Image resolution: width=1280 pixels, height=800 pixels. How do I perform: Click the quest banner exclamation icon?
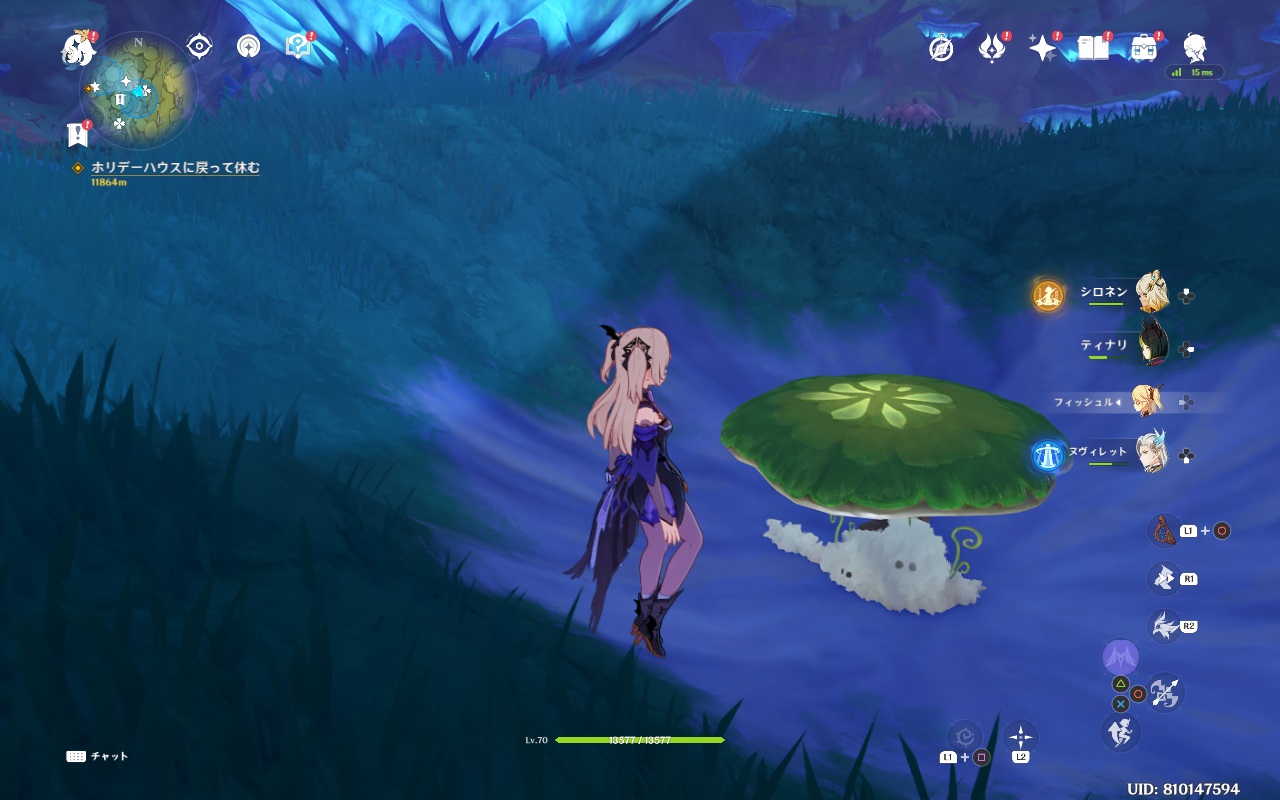point(77,134)
